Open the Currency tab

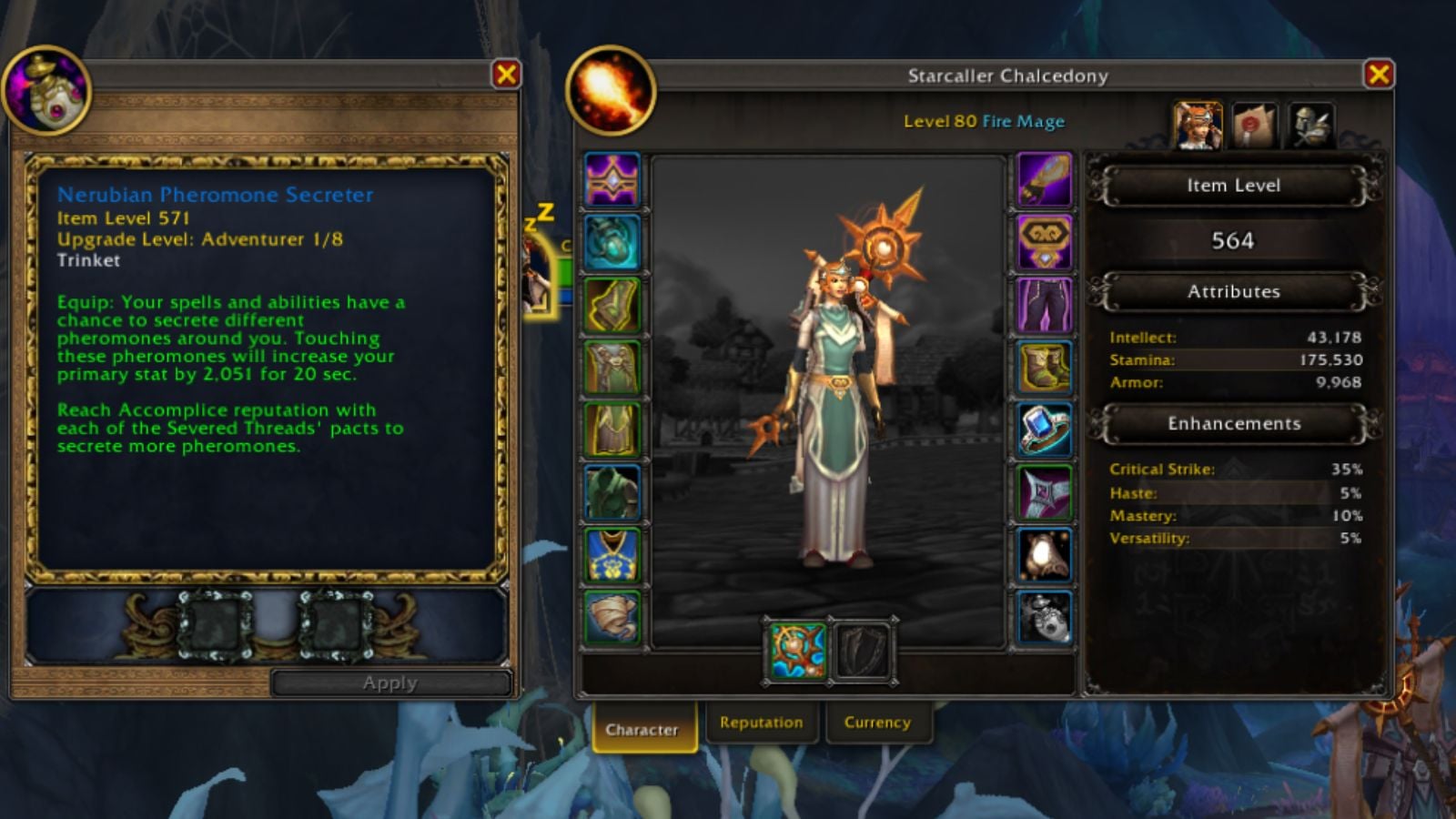pos(877,722)
